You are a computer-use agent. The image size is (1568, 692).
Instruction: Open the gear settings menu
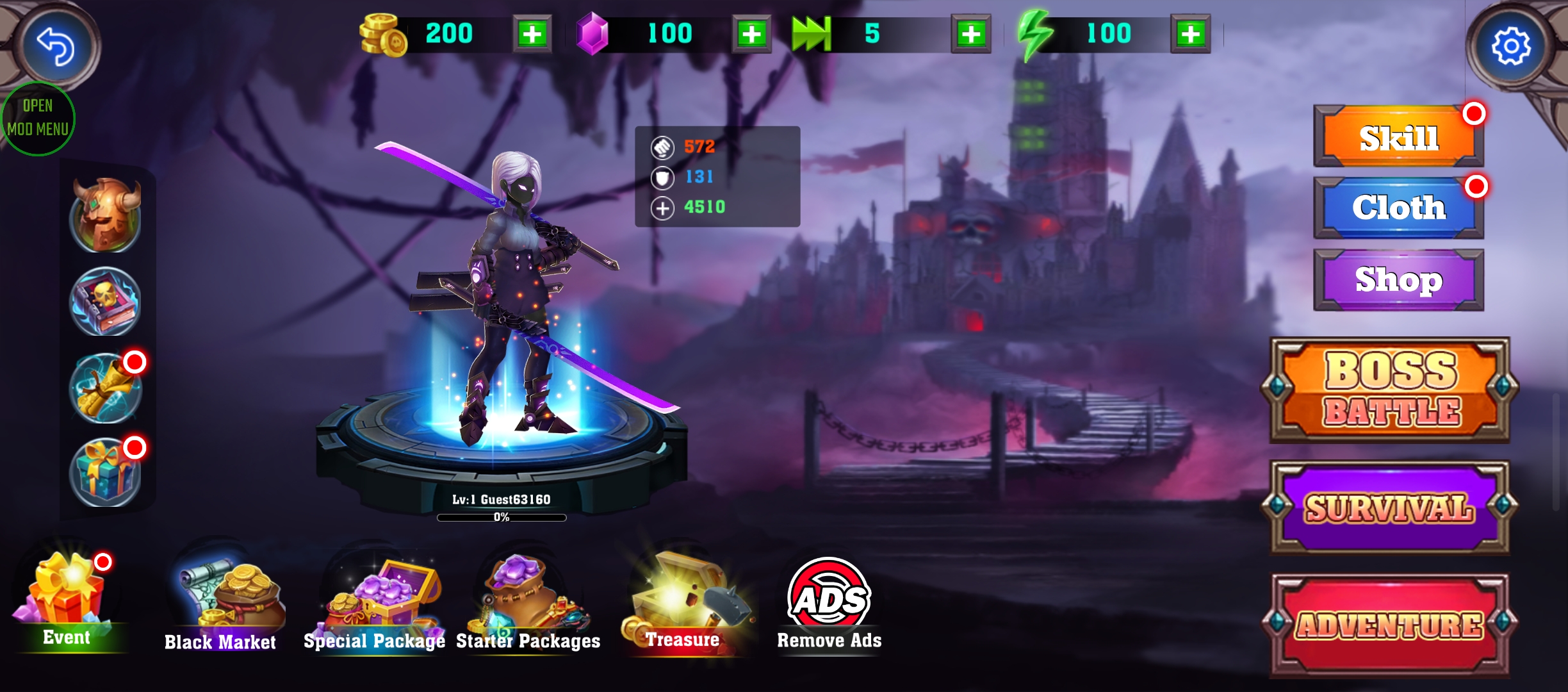(x=1511, y=46)
